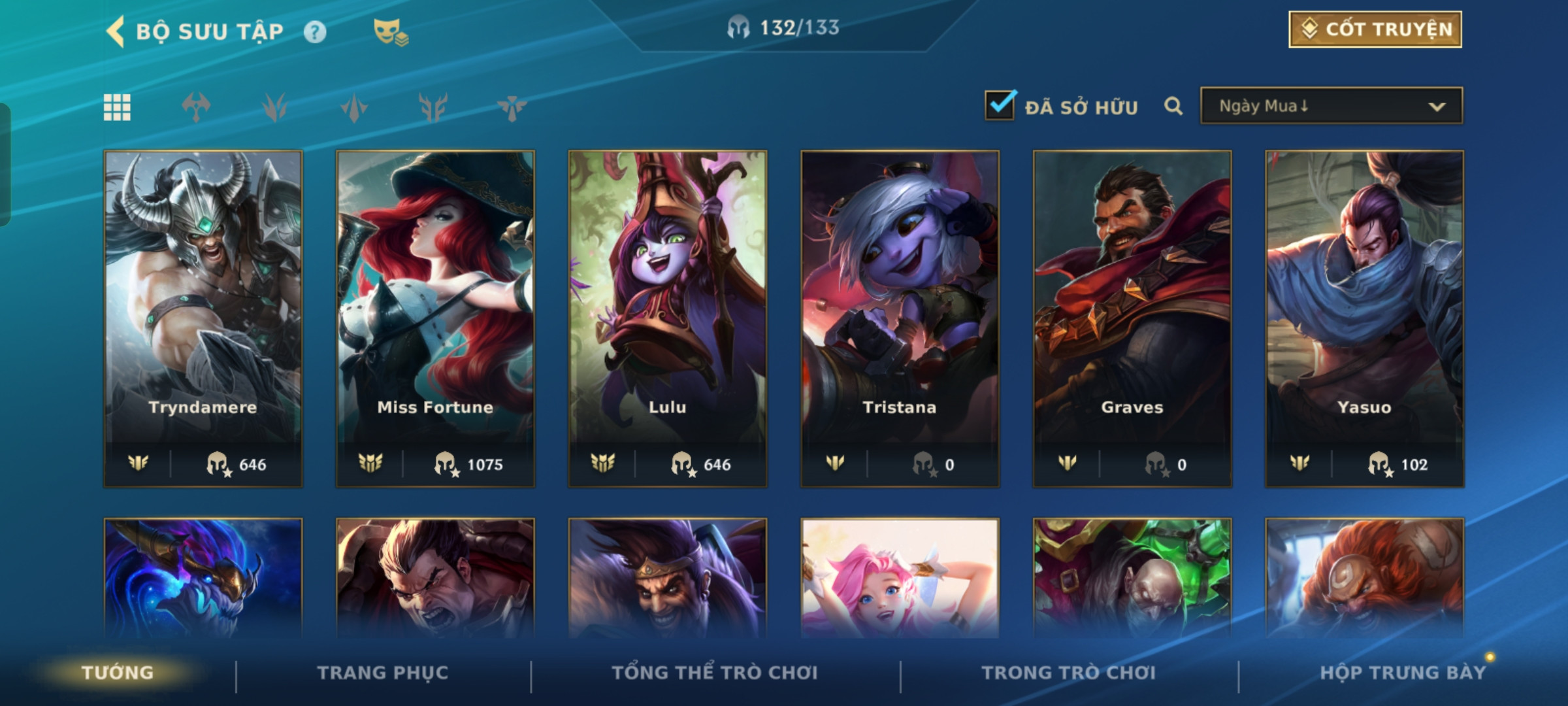This screenshot has width=1568, height=706.
Task: Go back from Bộ Sưu Tập screen
Action: coord(116,31)
